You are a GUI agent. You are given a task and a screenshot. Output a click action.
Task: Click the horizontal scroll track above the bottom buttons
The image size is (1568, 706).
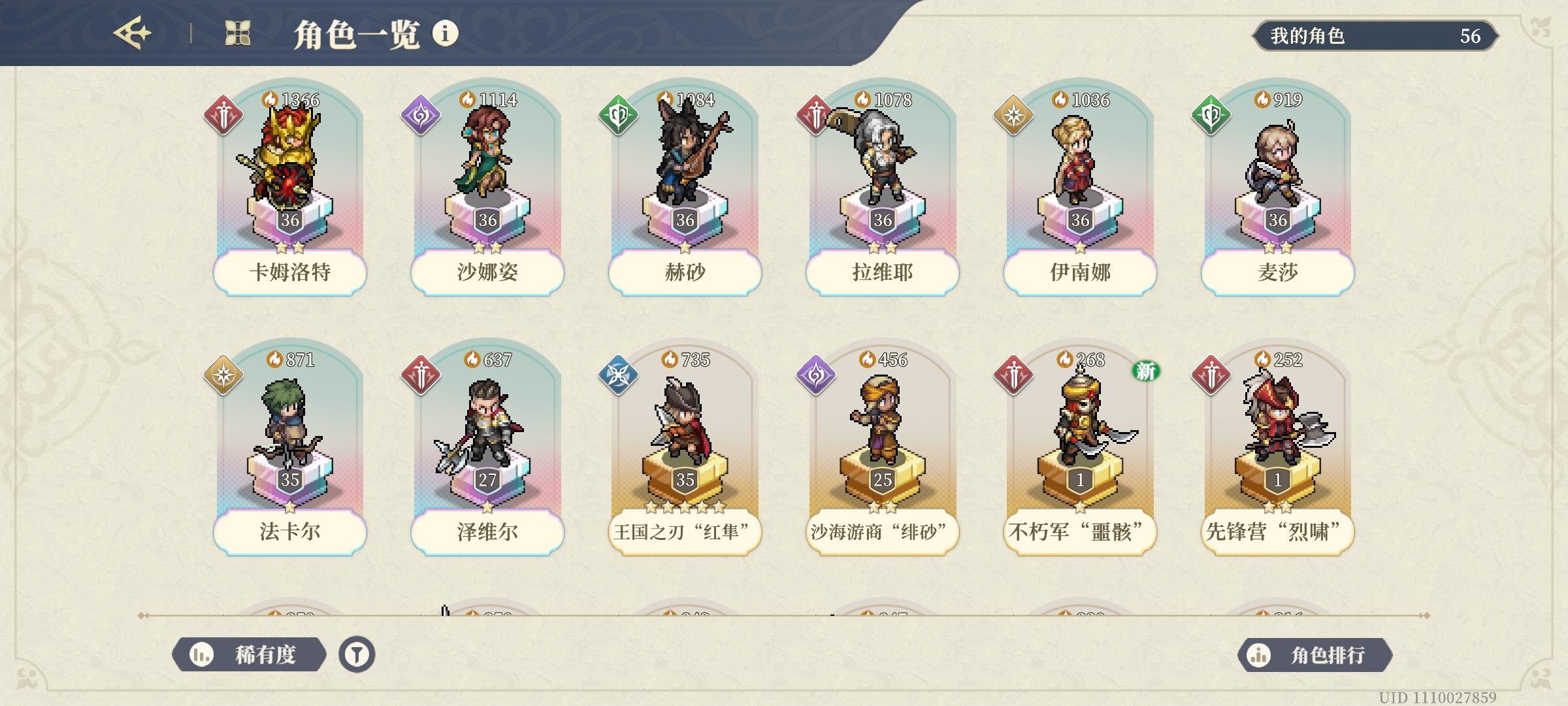[x=784, y=614]
